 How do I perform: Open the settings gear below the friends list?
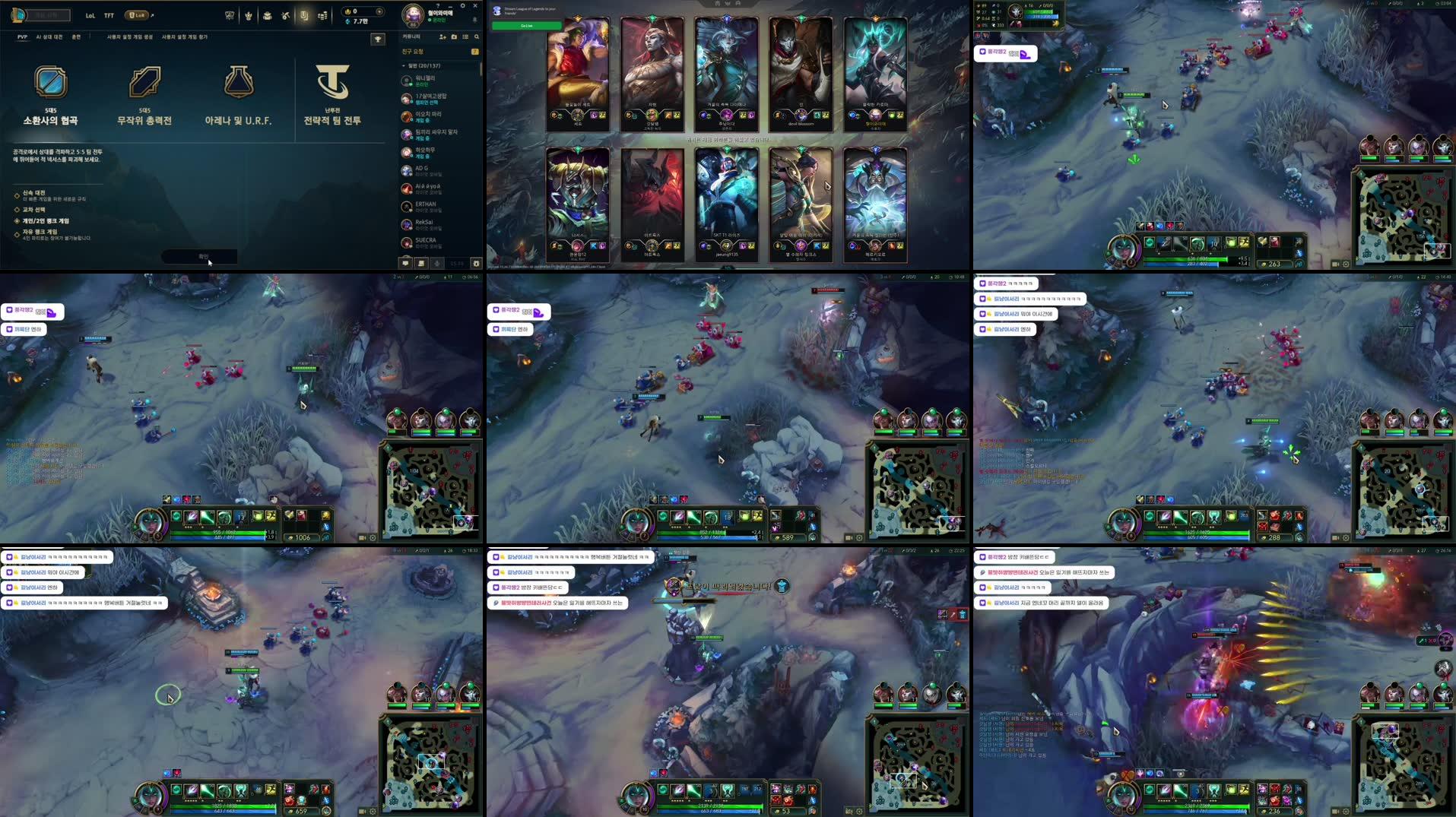[477, 262]
